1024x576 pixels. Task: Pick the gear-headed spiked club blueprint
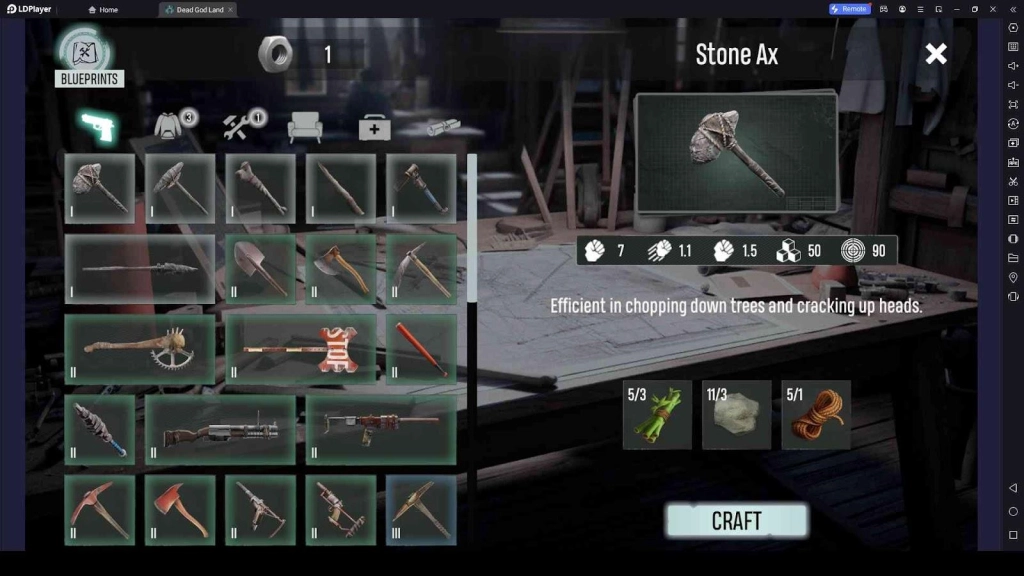click(x=140, y=349)
